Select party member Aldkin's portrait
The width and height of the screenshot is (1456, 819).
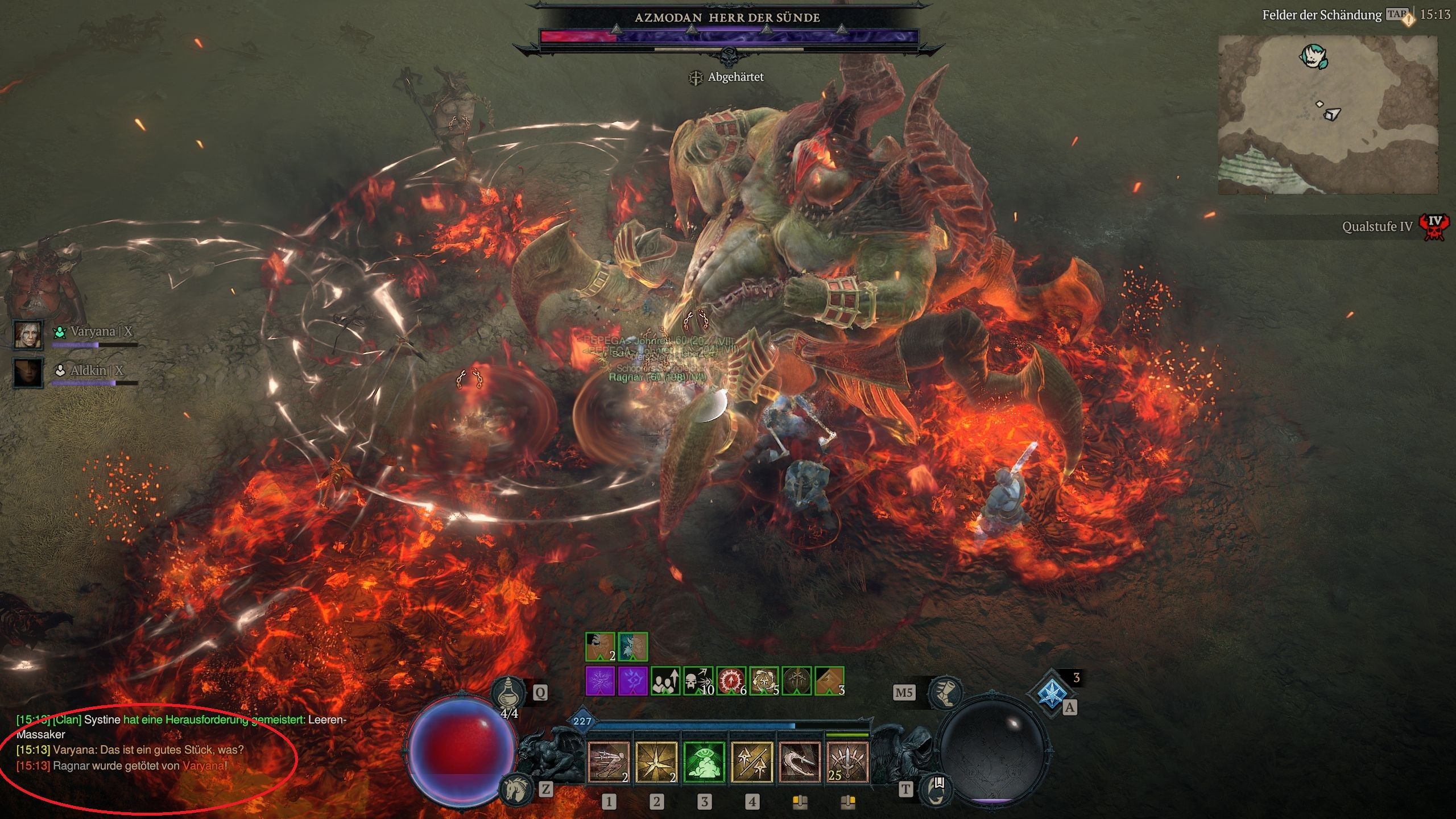pyautogui.click(x=28, y=373)
